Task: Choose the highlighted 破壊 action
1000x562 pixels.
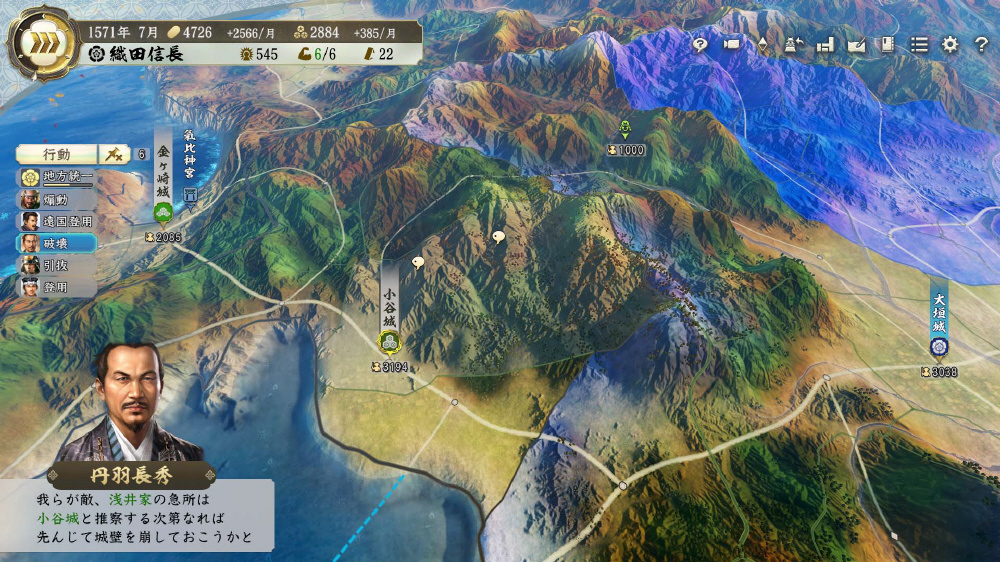Action: 57,243
